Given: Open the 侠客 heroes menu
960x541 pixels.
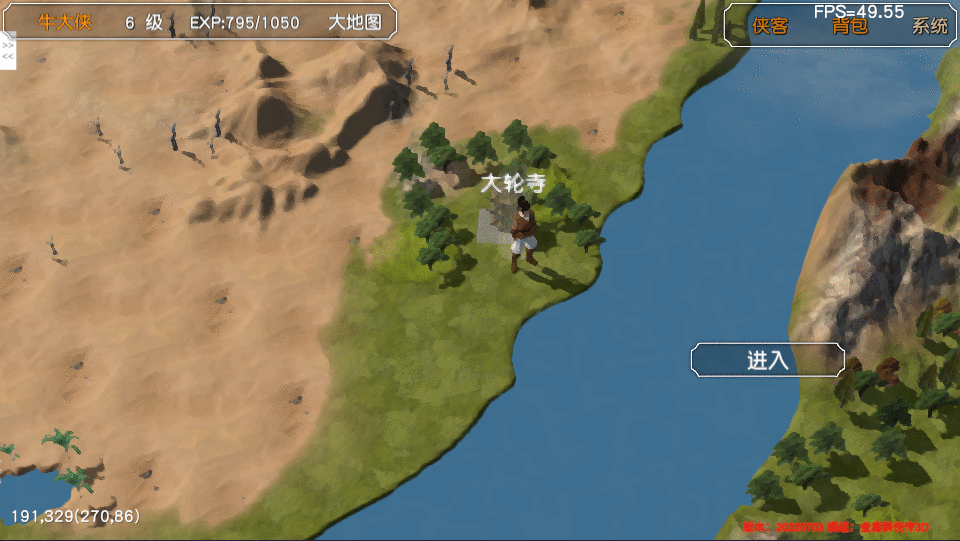Looking at the screenshot, I should coord(770,27).
